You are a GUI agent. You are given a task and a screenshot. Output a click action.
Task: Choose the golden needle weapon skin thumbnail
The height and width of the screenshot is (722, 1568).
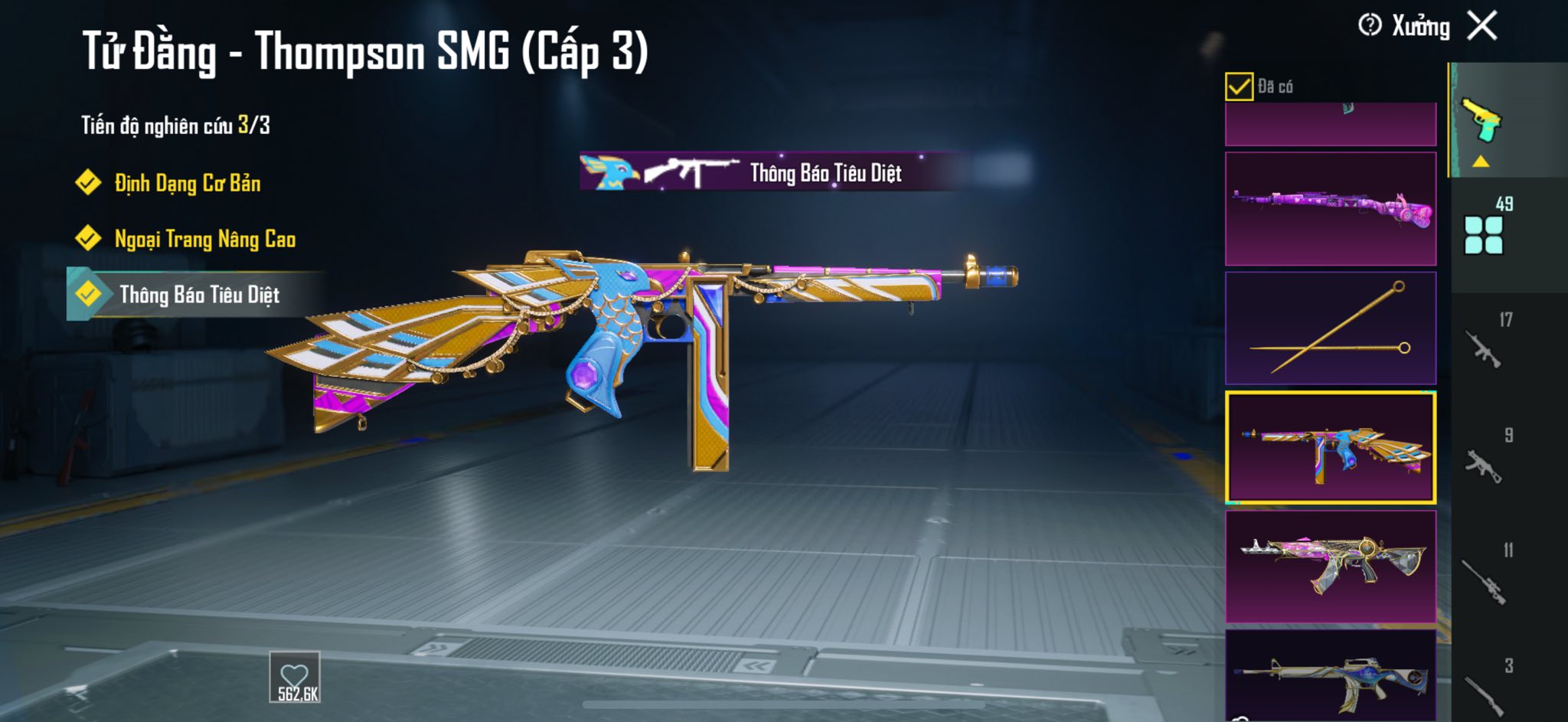coord(1330,328)
